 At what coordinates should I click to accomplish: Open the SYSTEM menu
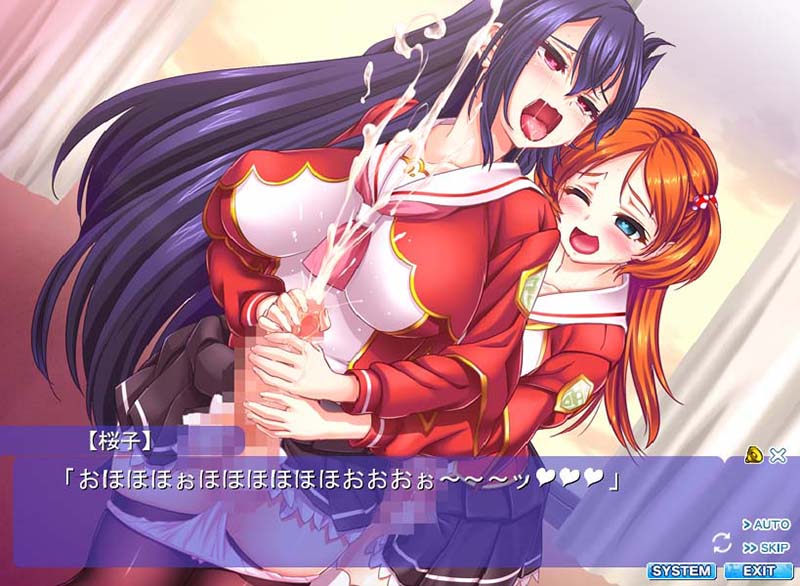(681, 571)
